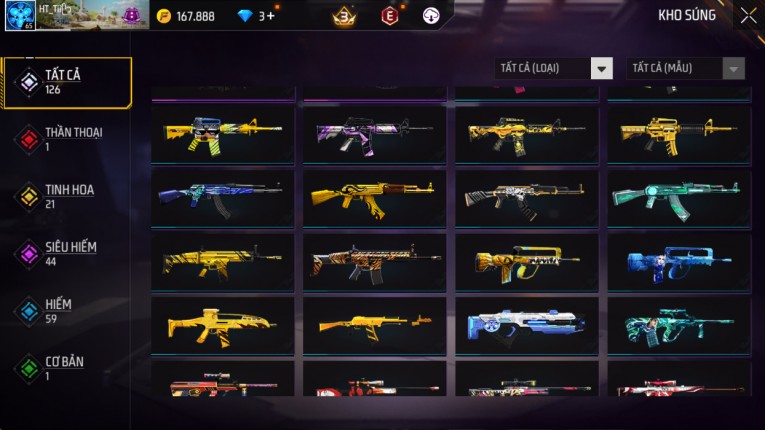The image size is (765, 430).
Task: Open the gold rank badge icon
Action: click(x=344, y=15)
